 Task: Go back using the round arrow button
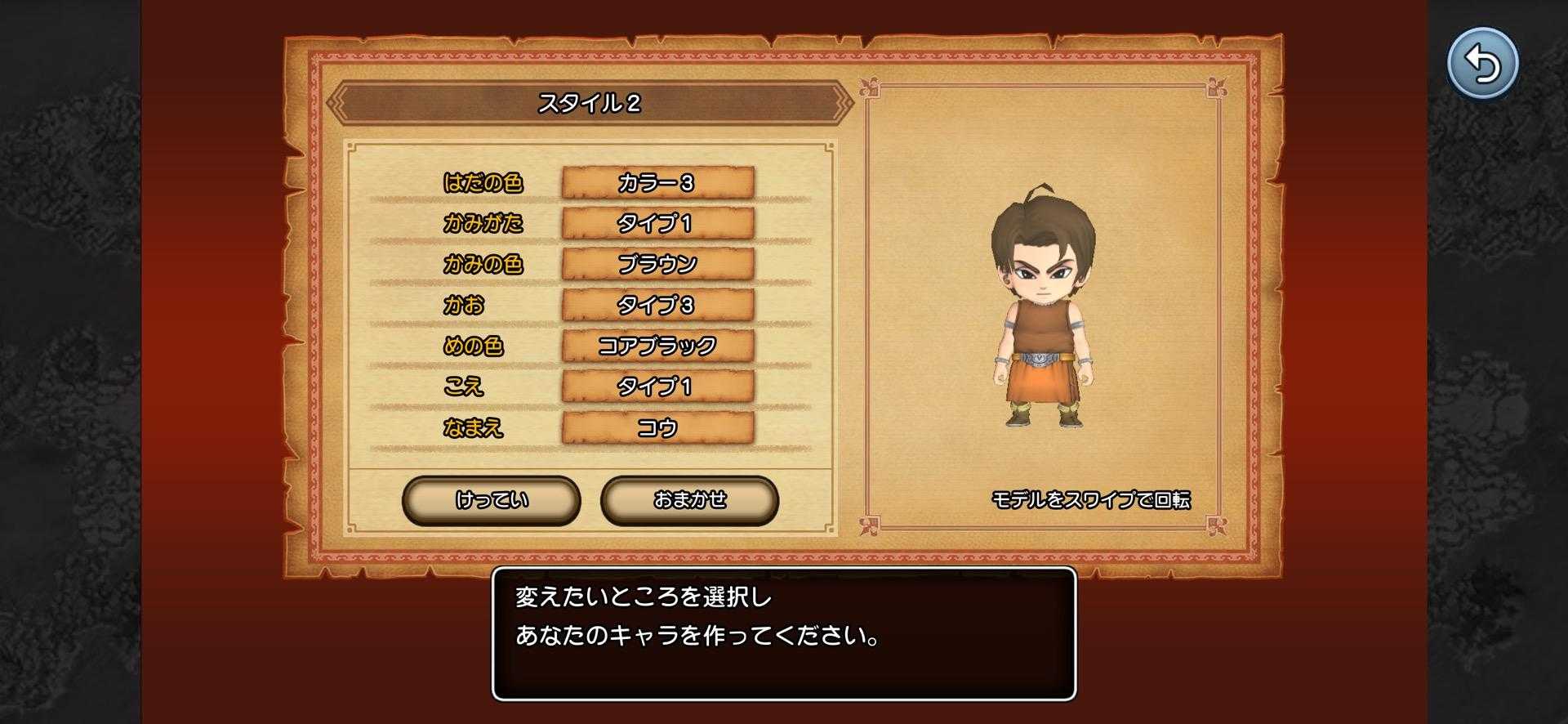coord(1482,64)
